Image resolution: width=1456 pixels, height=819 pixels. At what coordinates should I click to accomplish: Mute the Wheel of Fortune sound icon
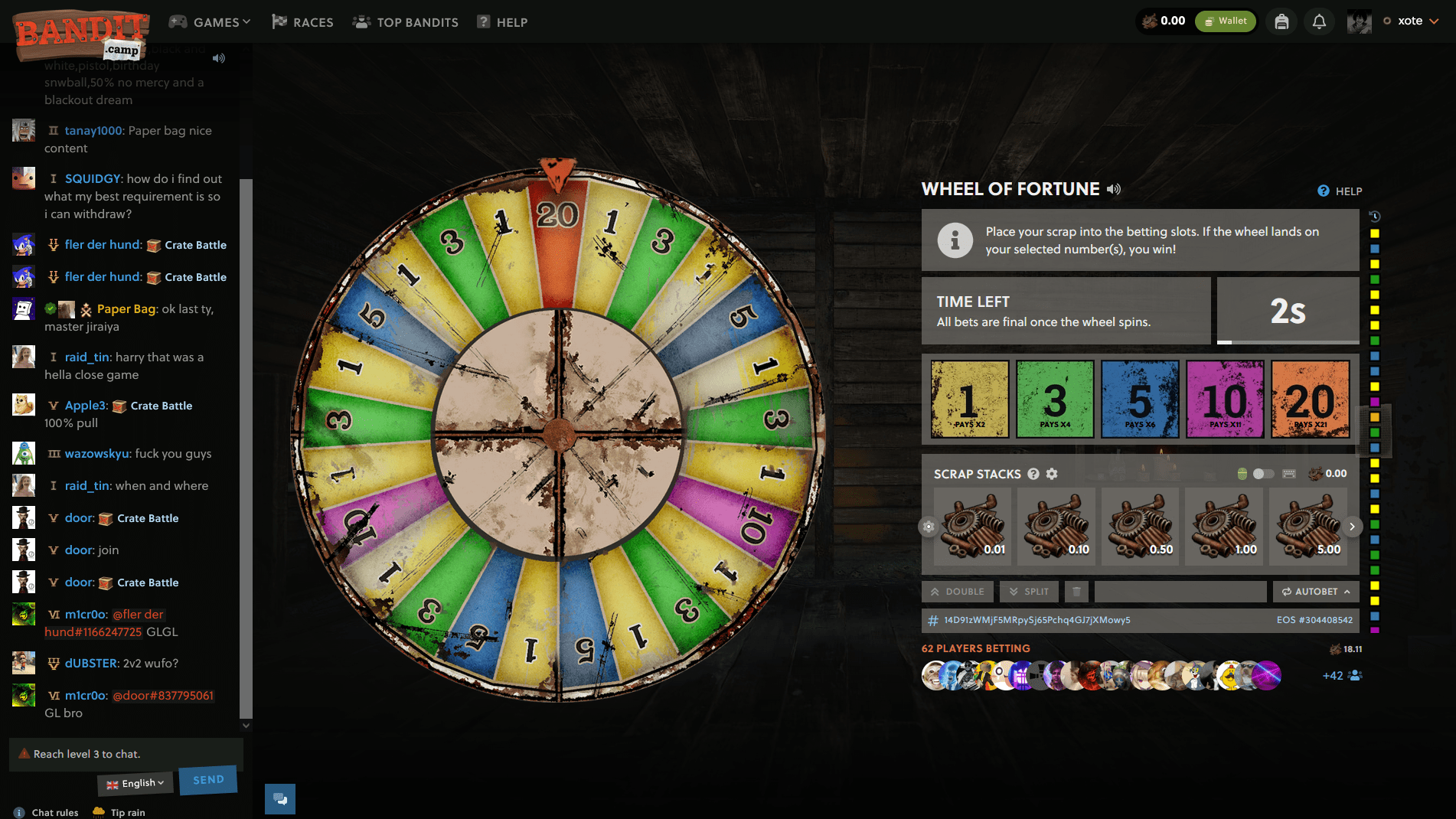pos(1114,189)
